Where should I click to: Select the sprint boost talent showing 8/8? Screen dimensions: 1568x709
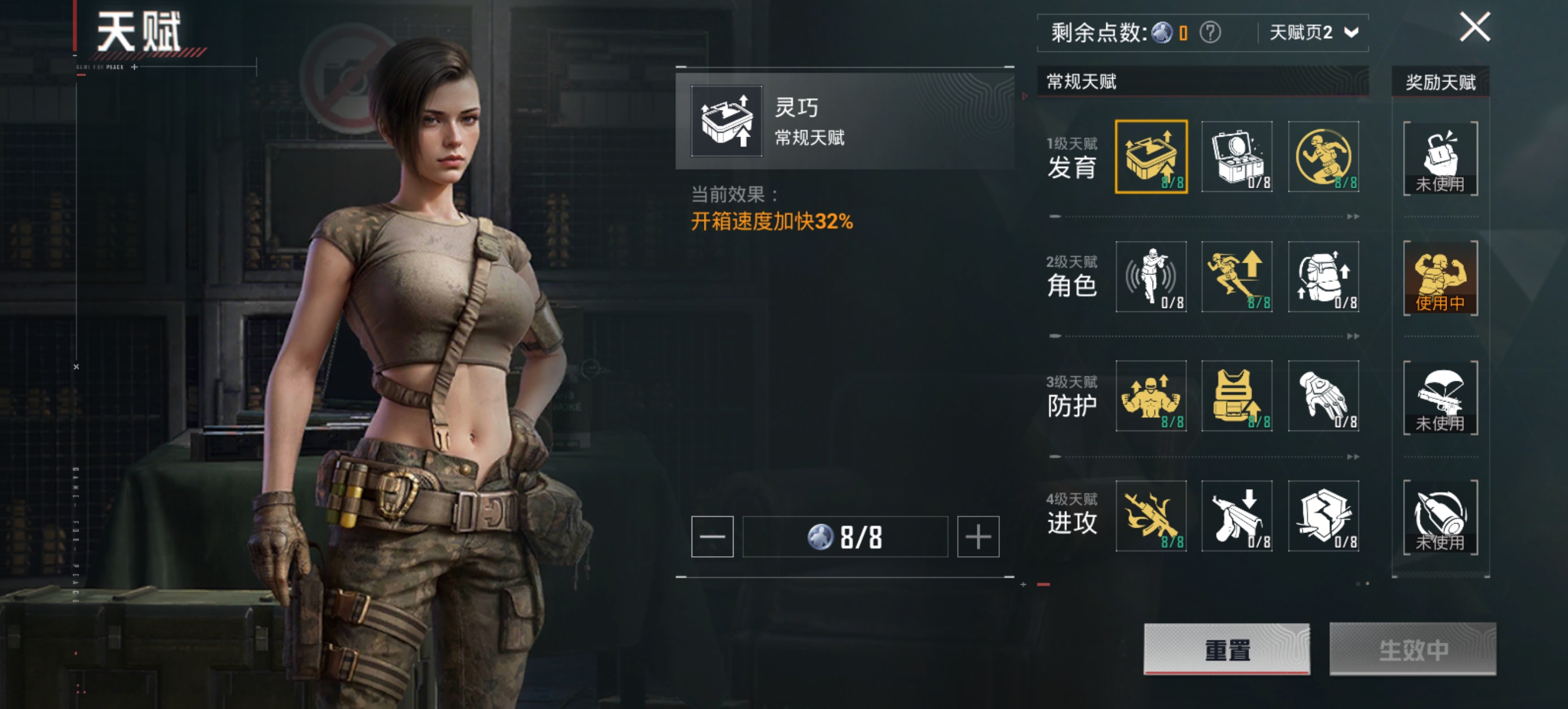coord(1237,277)
